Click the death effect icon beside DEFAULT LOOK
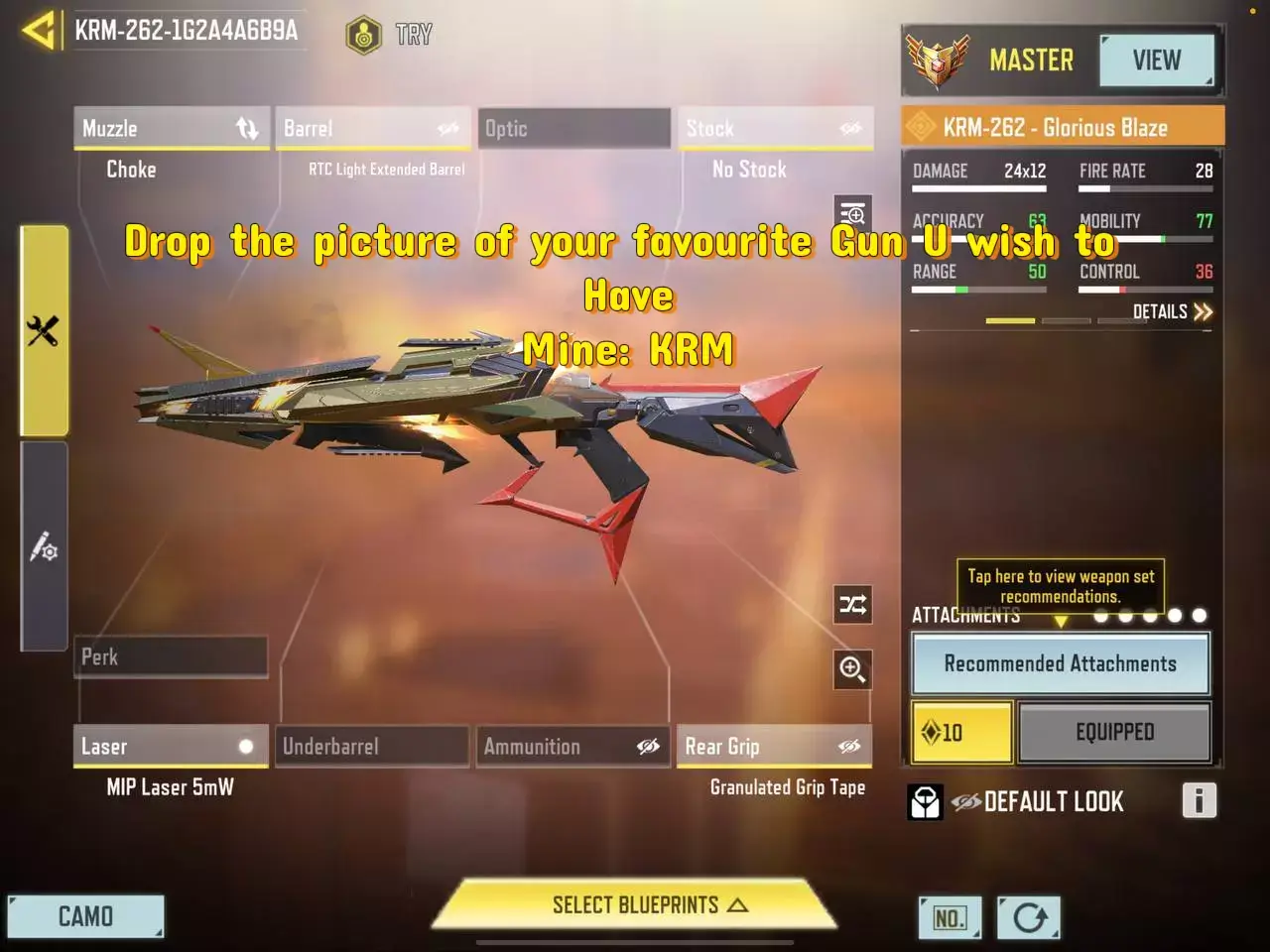 coord(925,801)
